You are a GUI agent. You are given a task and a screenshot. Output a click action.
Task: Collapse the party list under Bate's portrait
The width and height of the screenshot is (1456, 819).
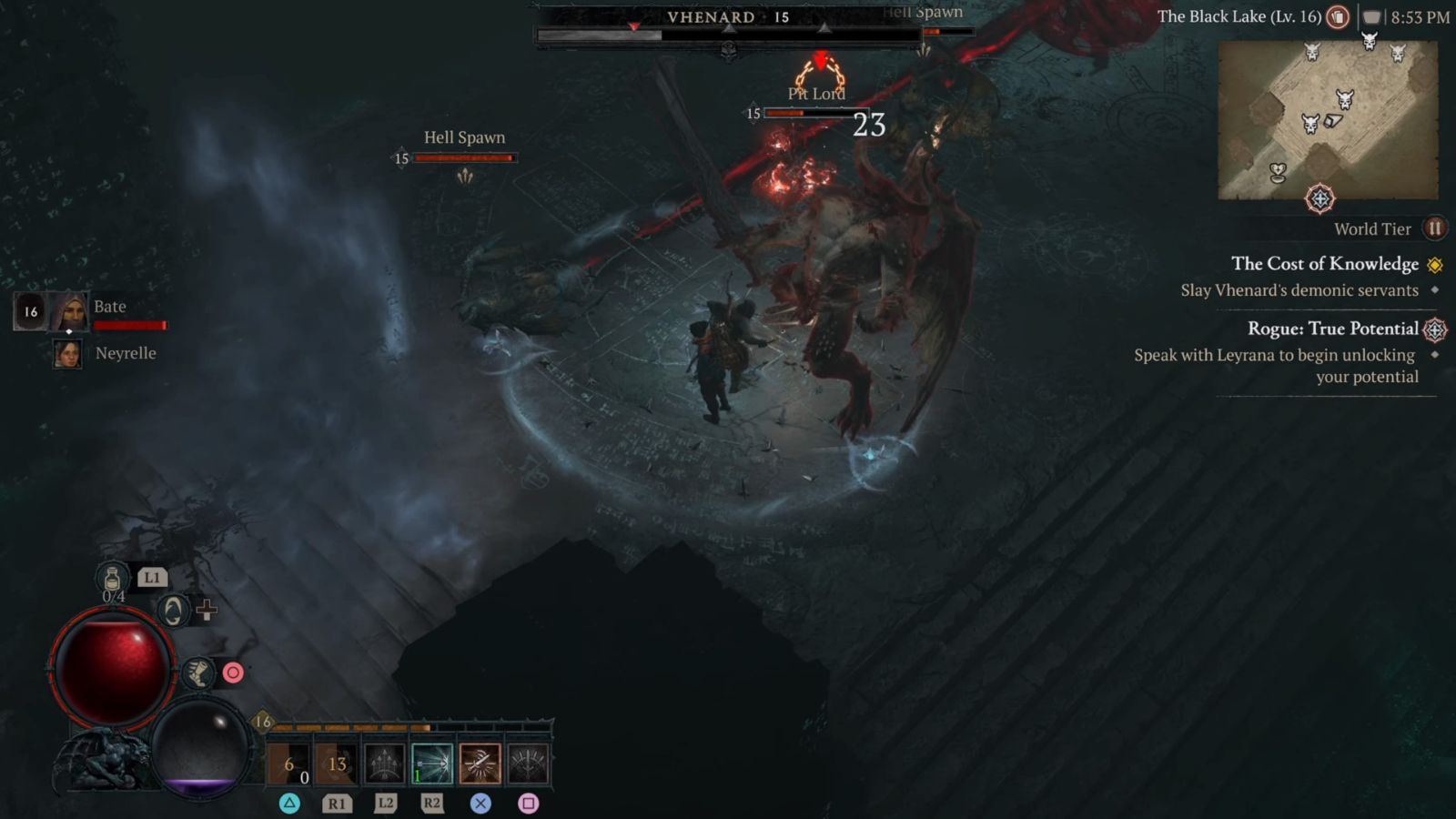tap(70, 330)
